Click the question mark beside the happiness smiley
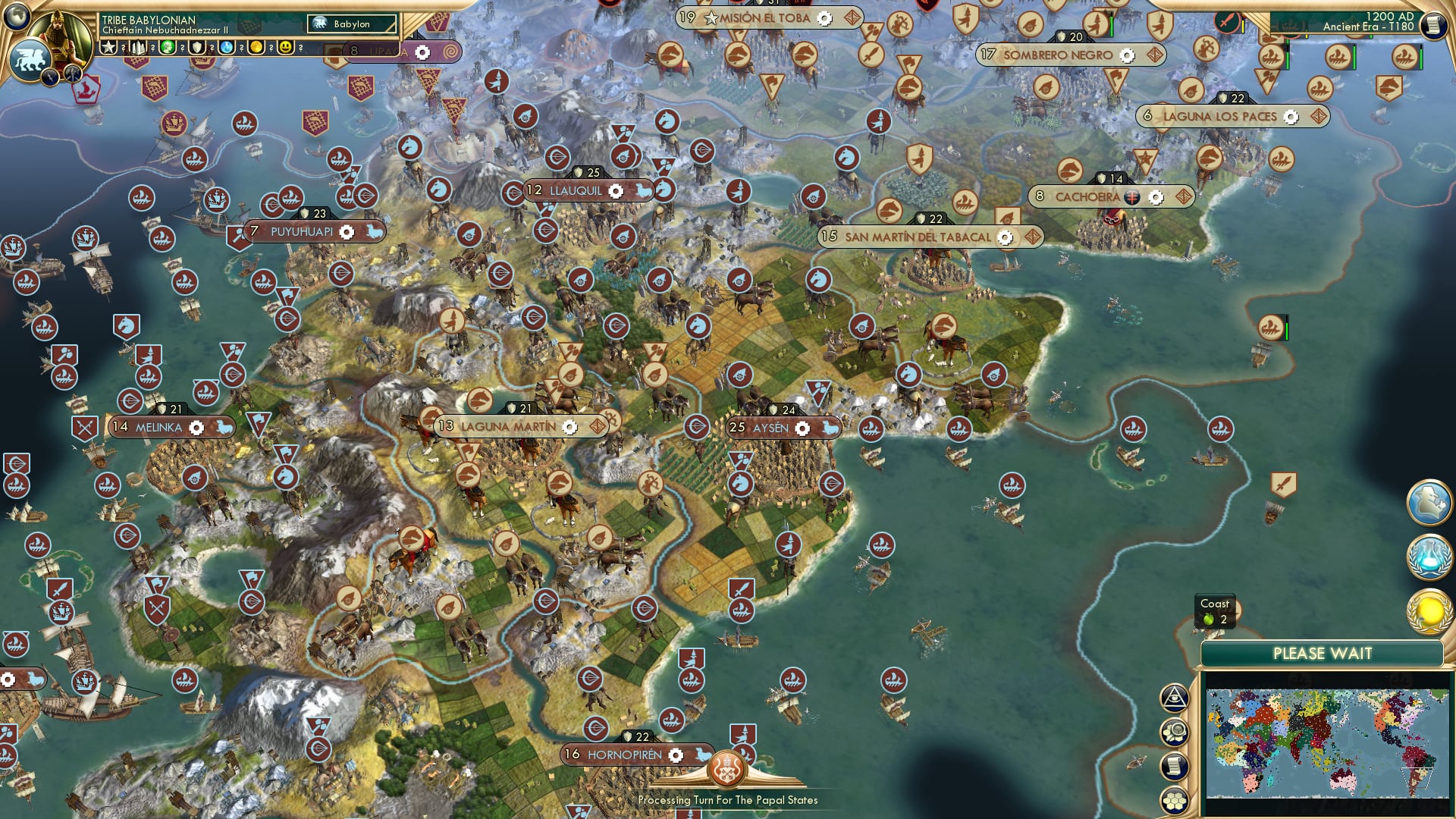The height and width of the screenshot is (819, 1456). coord(300,48)
